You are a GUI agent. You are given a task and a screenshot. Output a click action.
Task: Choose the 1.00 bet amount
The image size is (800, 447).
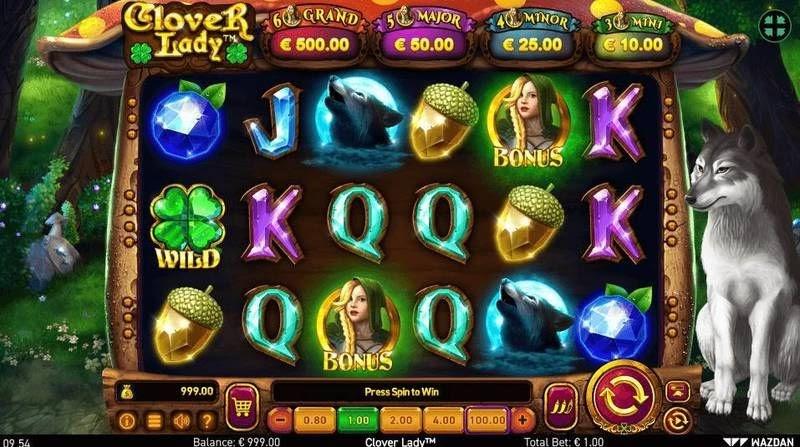coord(355,420)
